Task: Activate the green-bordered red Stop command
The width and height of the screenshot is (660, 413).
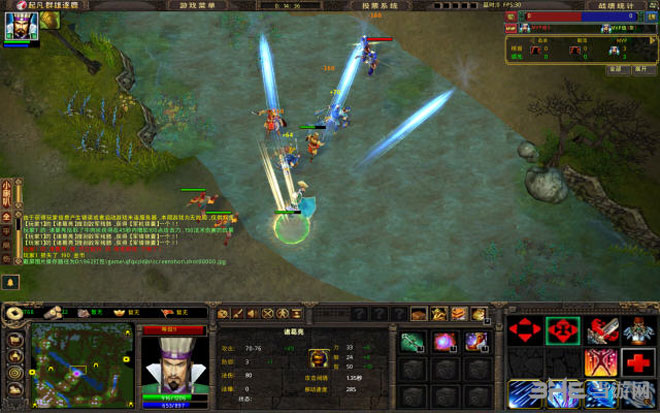Action: tap(562, 330)
